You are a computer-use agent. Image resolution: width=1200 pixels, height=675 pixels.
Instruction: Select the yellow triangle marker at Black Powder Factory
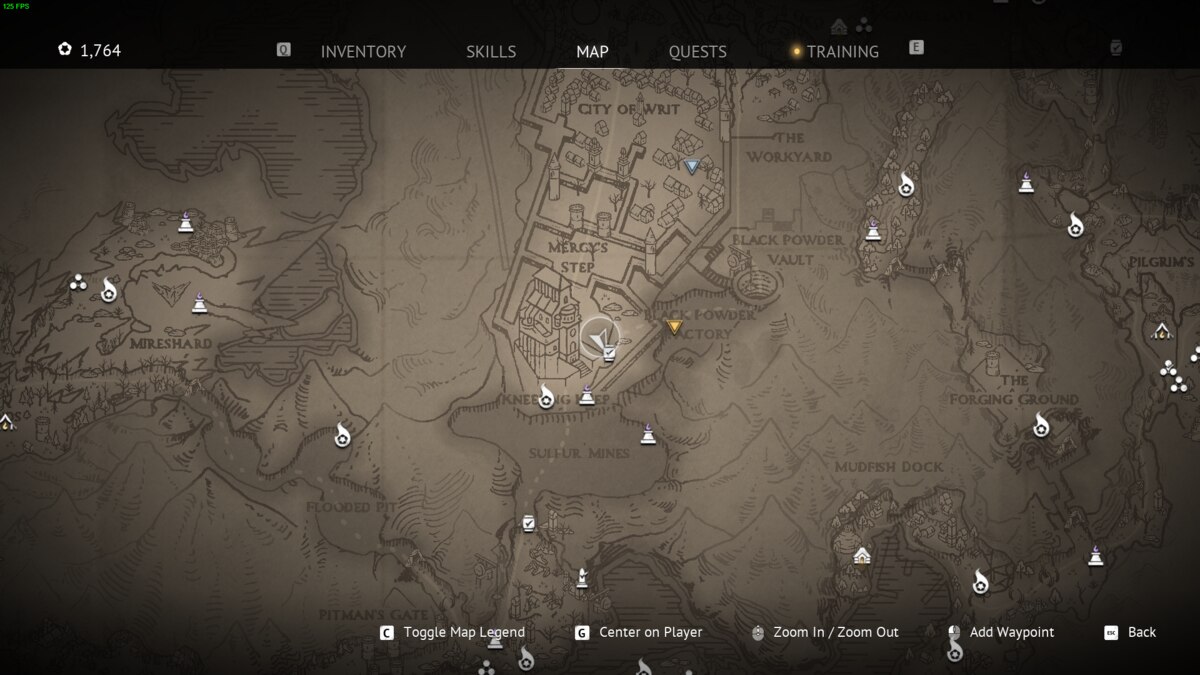click(674, 325)
